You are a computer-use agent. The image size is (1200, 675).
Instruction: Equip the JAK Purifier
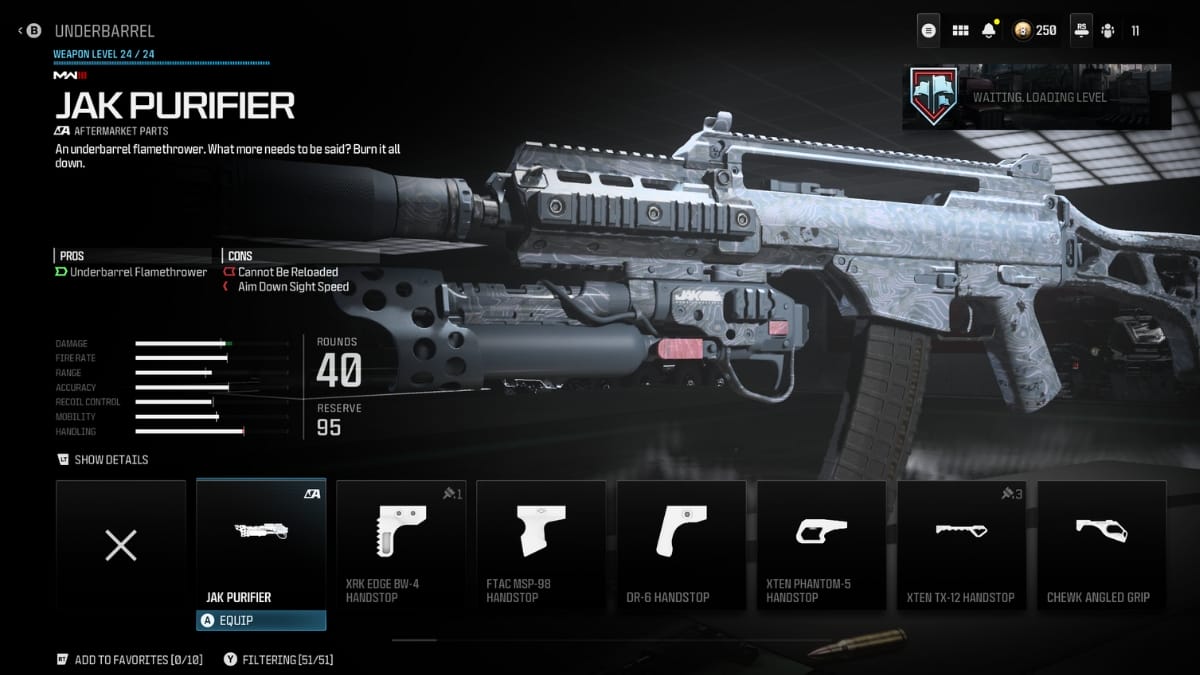[261, 620]
